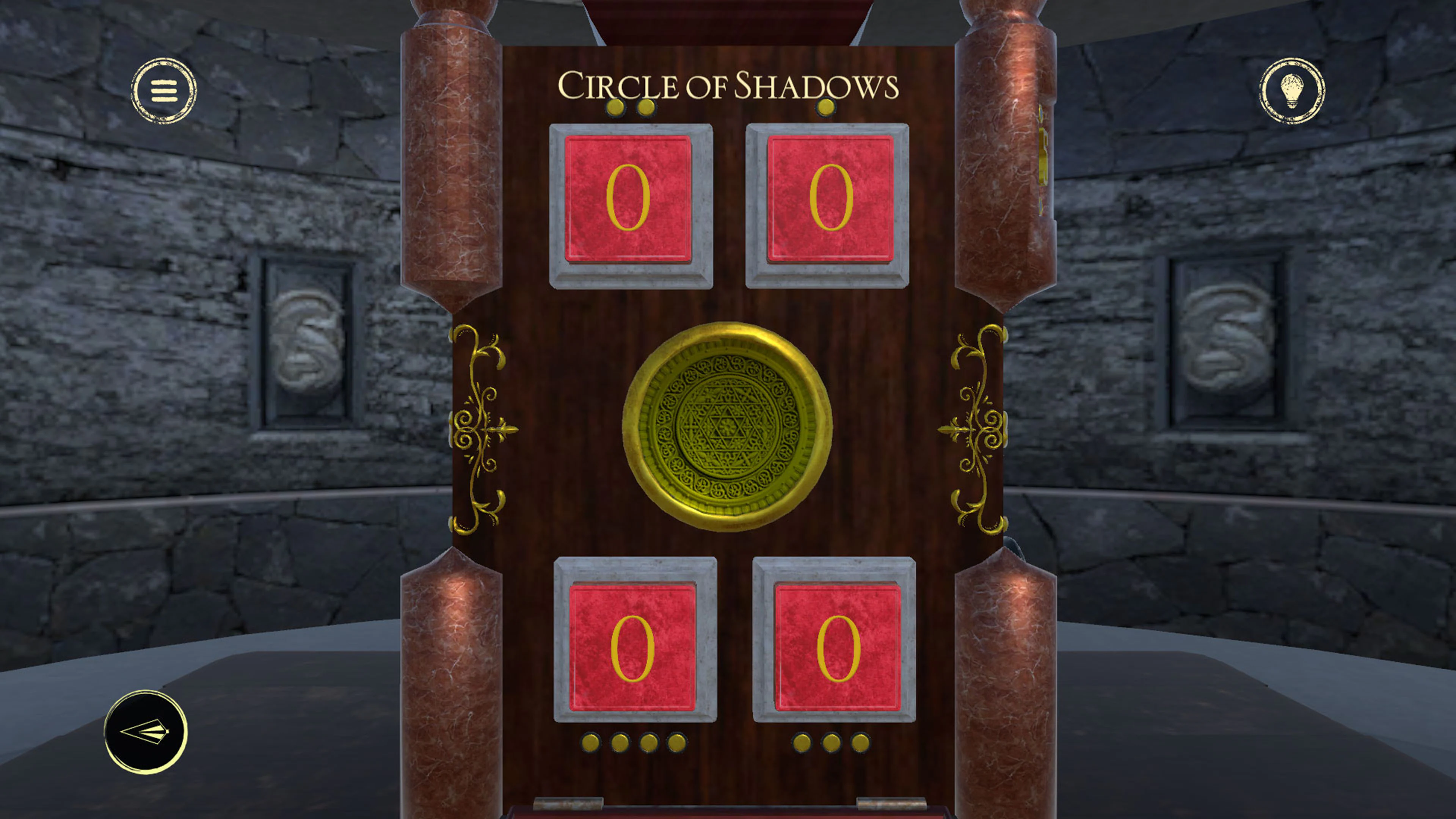This screenshot has width=1456, height=819.
Task: Click the left gold ornamental flourish
Action: [x=480, y=430]
